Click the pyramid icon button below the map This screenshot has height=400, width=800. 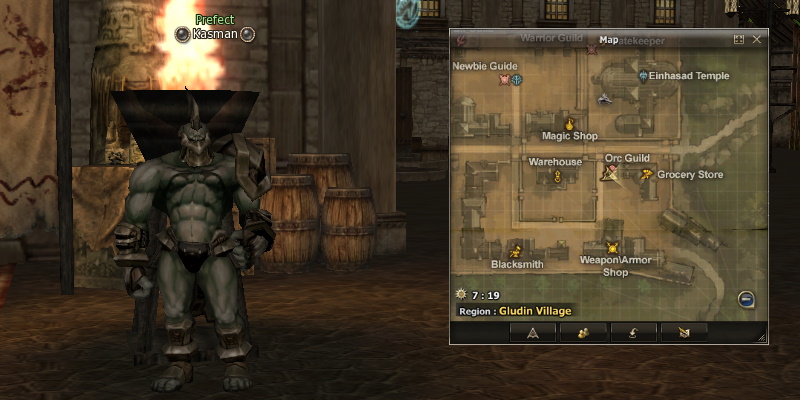point(533,332)
